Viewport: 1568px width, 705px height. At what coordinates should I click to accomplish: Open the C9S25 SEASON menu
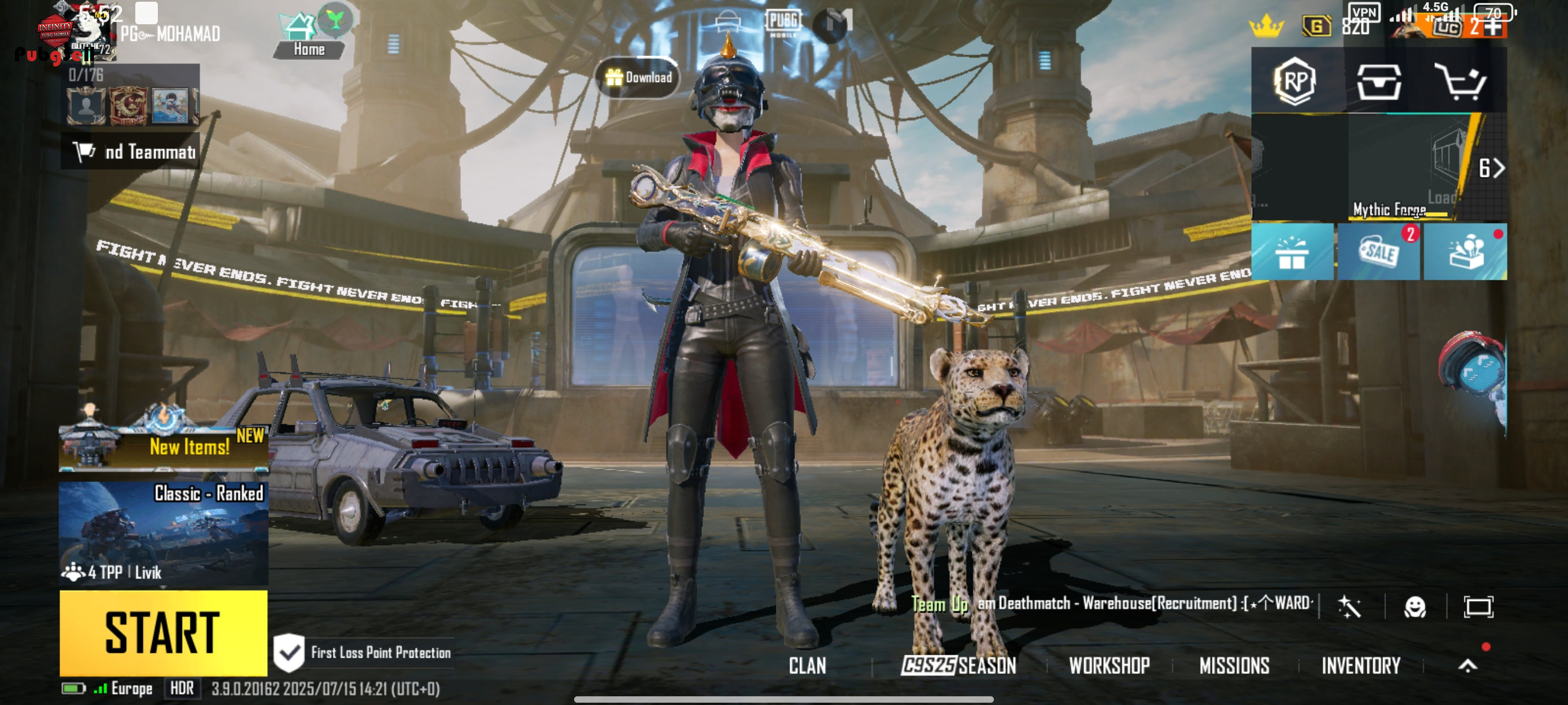click(959, 666)
